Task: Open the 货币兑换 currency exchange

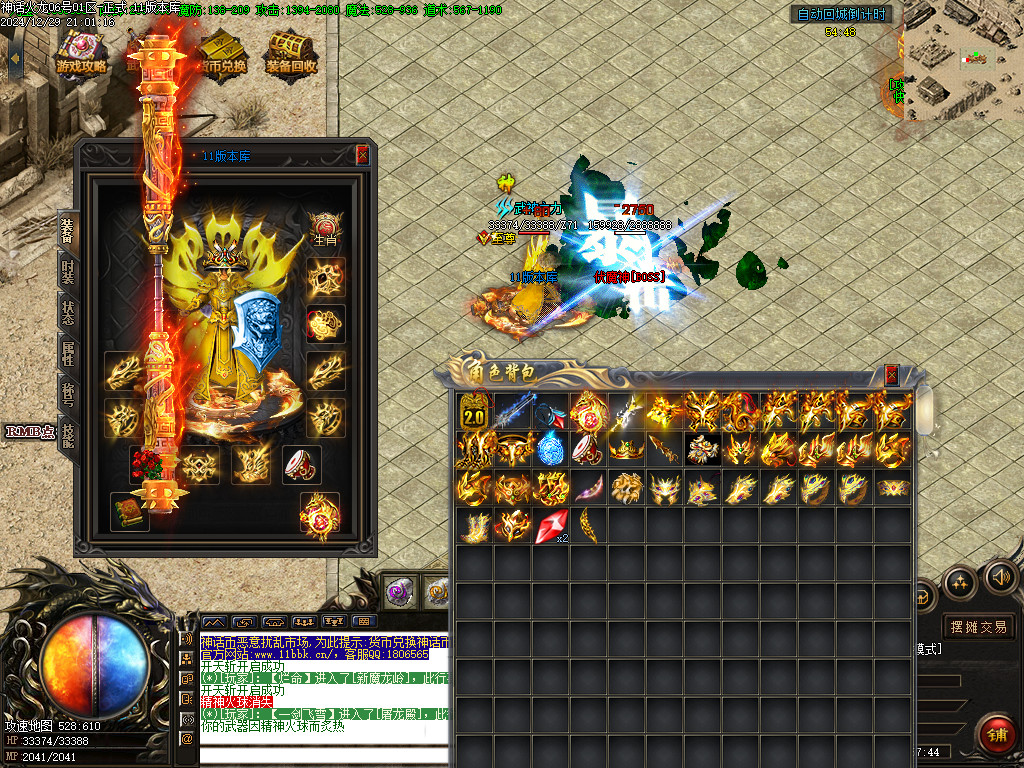Action: point(222,50)
